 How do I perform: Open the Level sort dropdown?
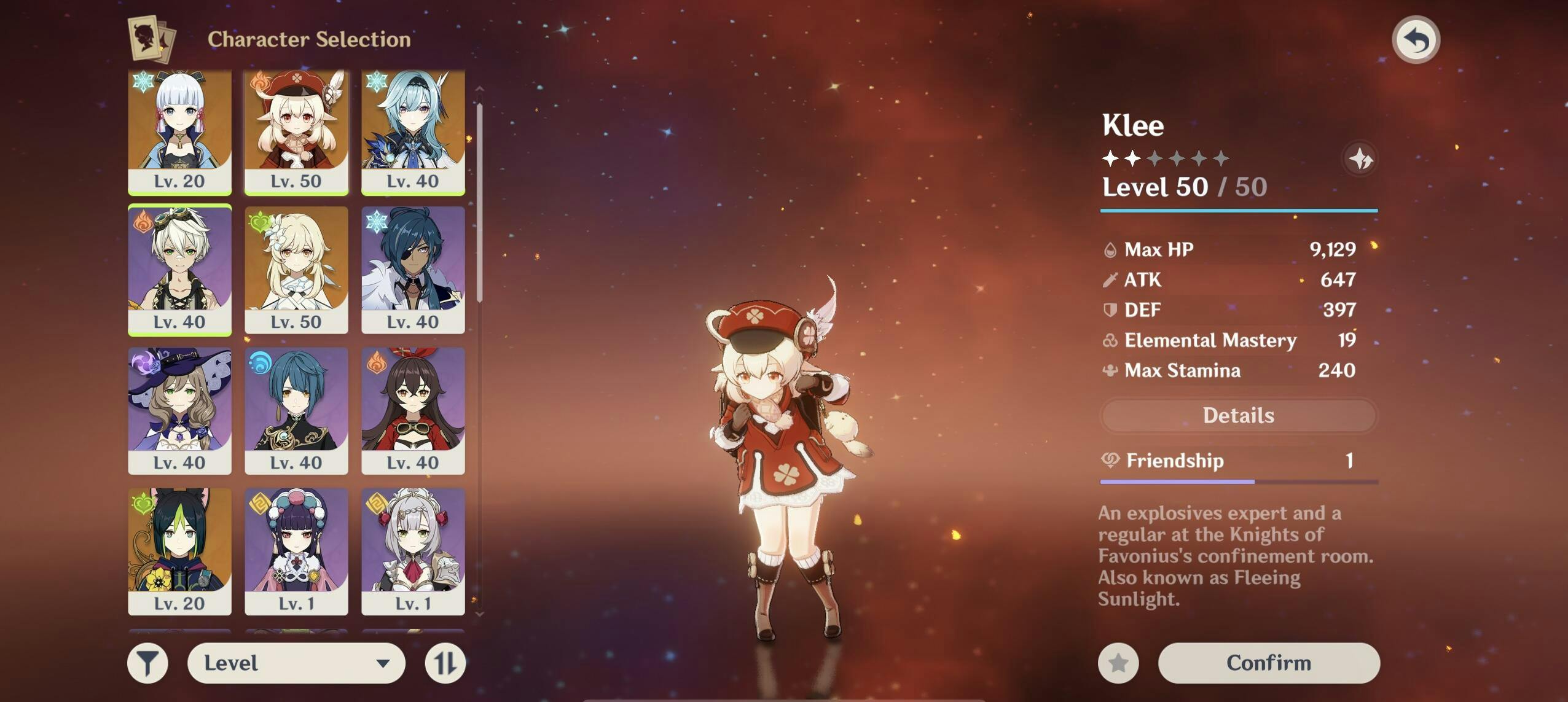point(296,663)
